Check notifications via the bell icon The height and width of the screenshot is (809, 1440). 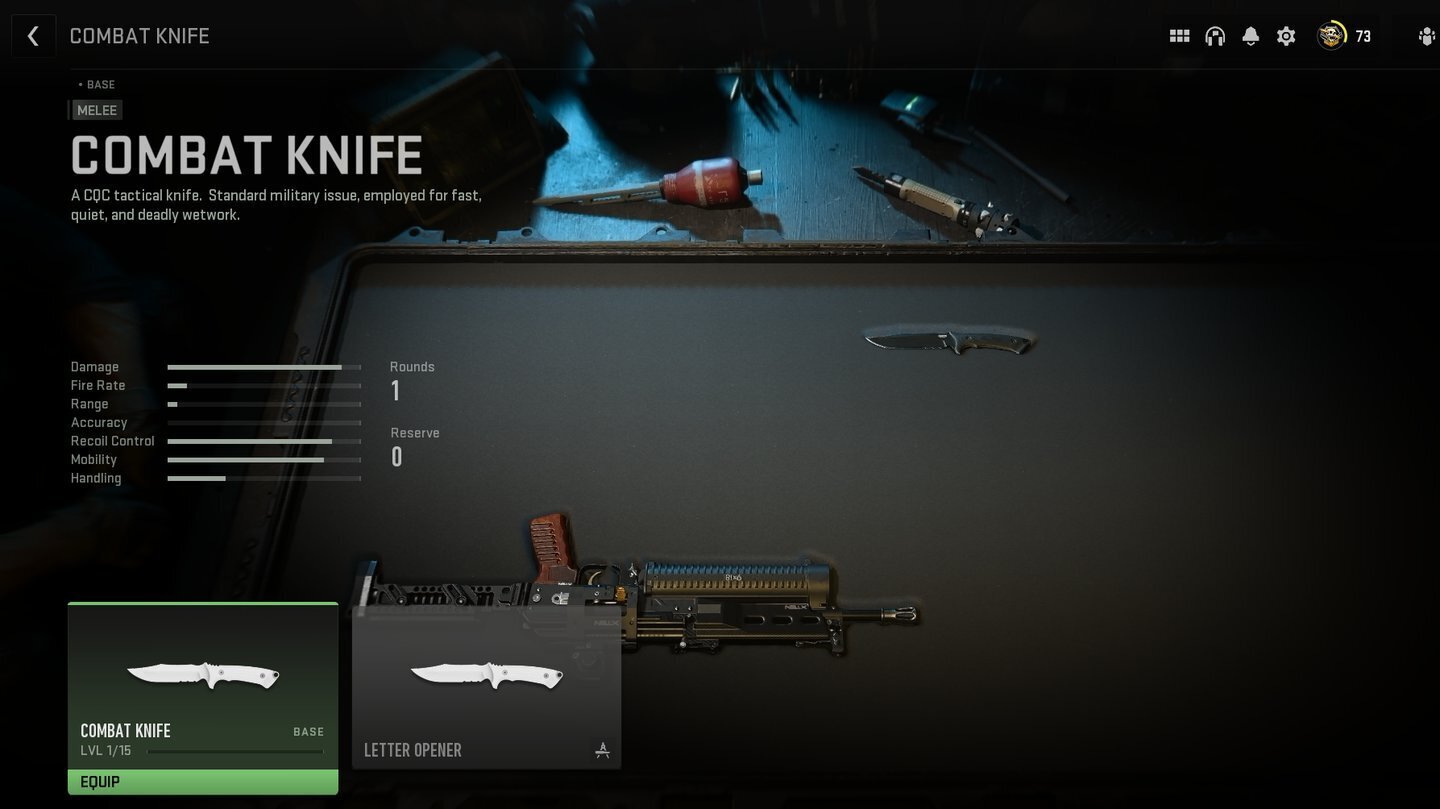tap(1250, 35)
